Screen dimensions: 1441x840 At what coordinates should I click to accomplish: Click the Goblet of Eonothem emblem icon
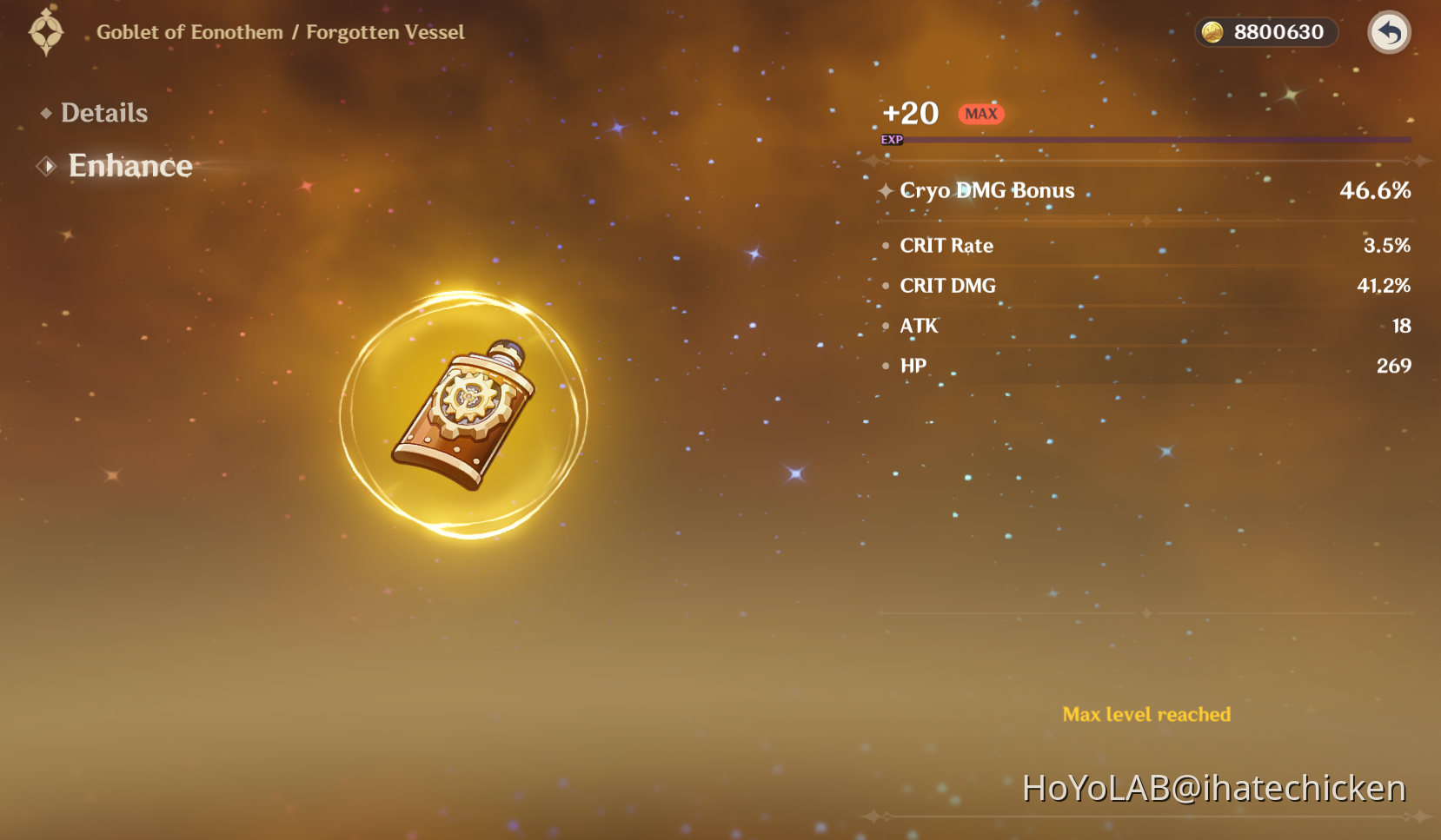pos(46,32)
